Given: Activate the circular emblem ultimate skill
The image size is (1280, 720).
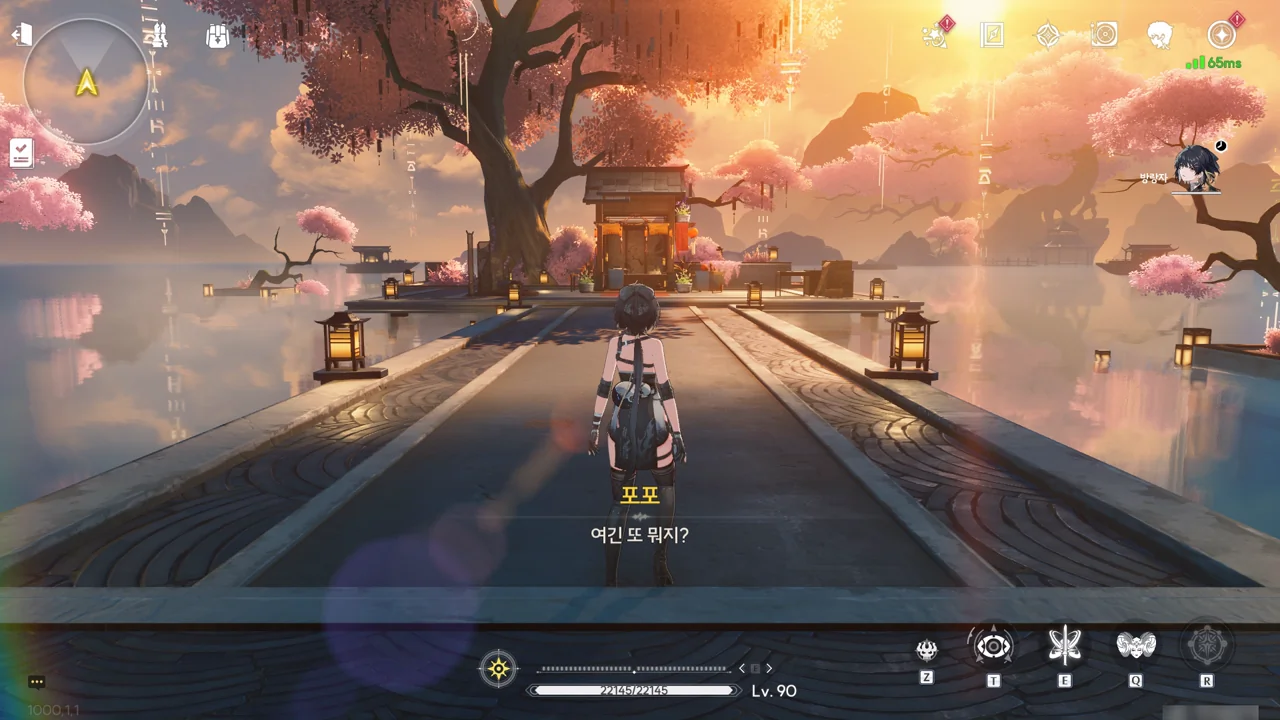Looking at the screenshot, I should pos(1207,646).
